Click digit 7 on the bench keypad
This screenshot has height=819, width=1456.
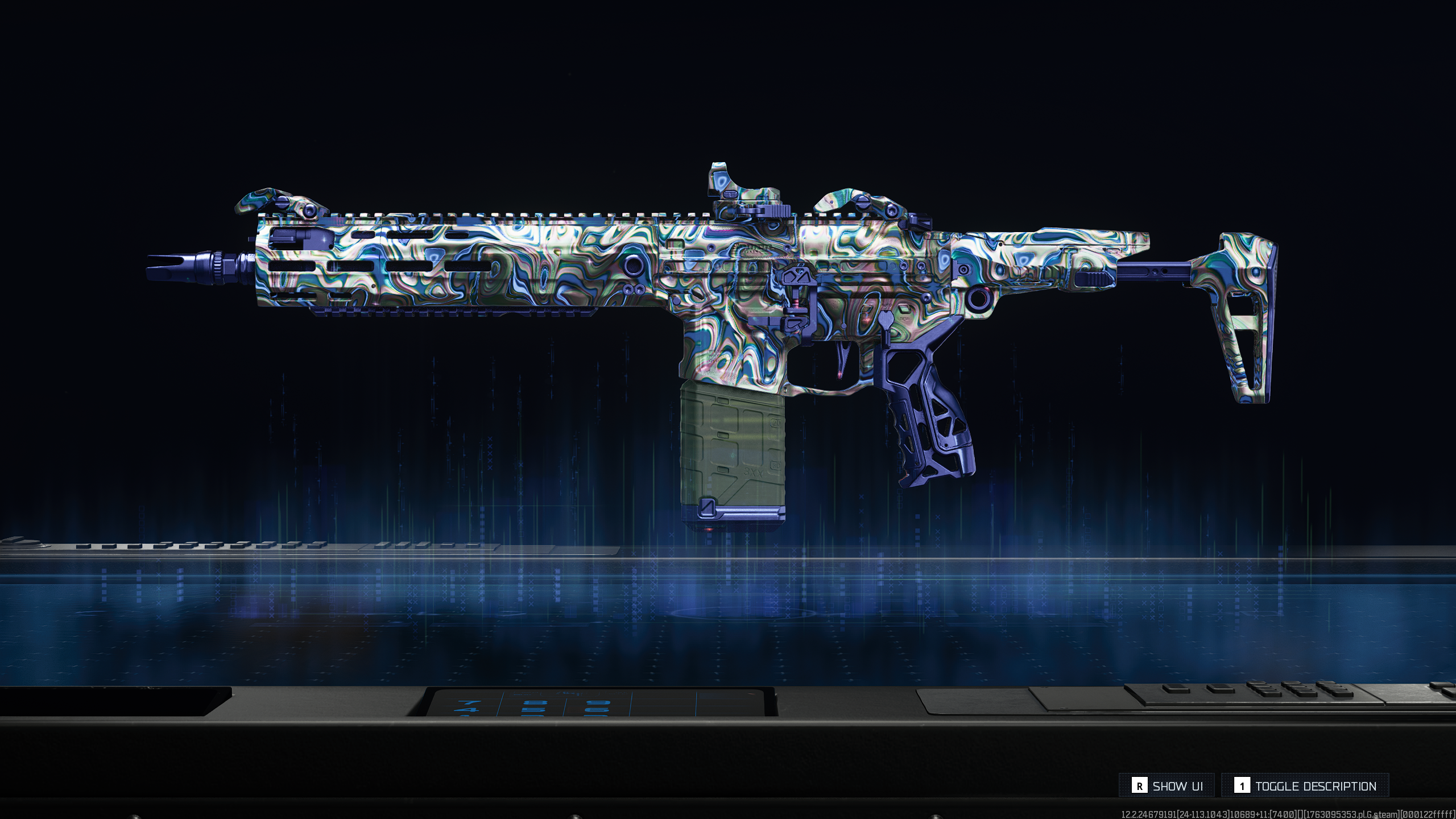(470, 702)
